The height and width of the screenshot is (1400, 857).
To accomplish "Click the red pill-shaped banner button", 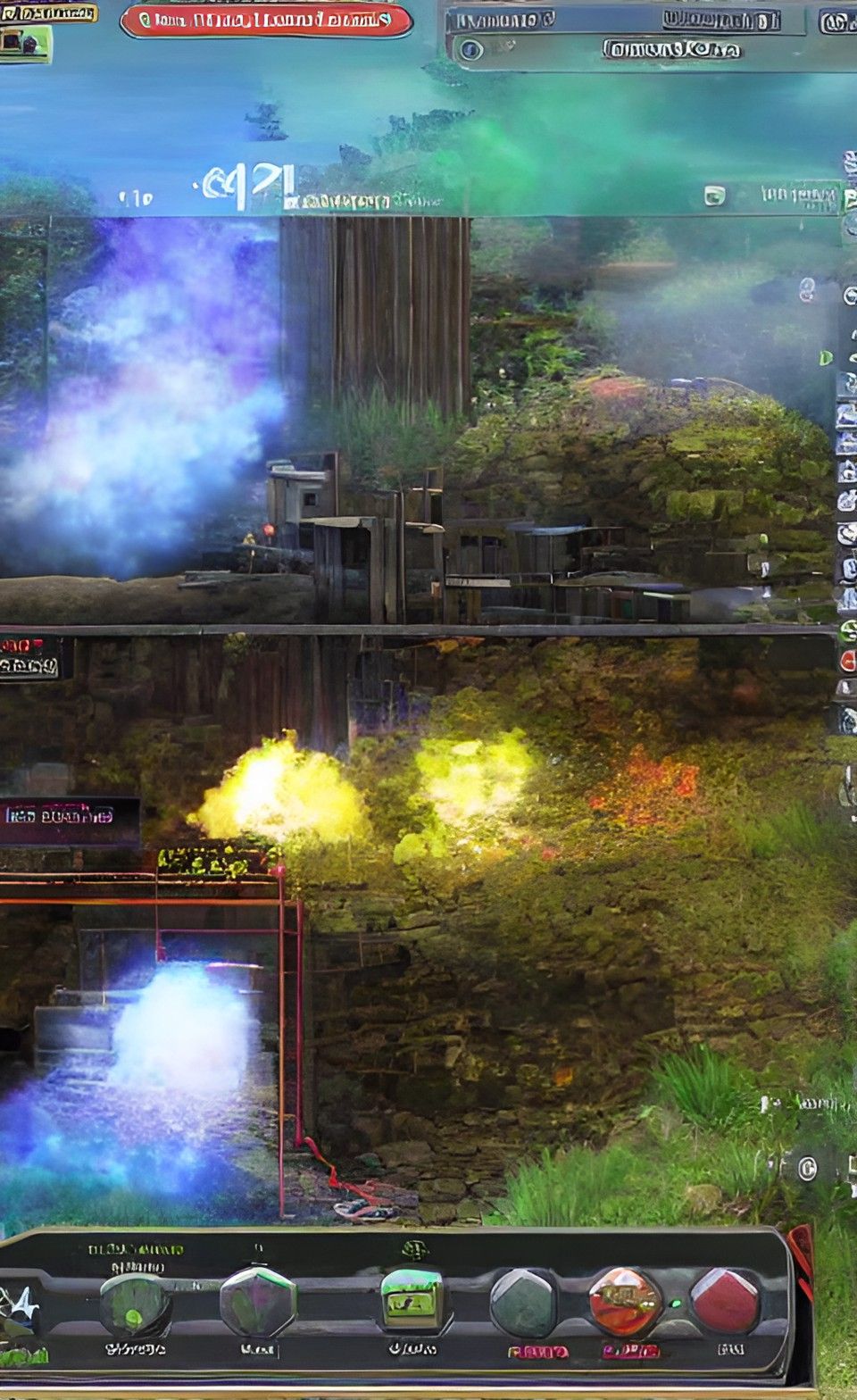I will pos(266,21).
